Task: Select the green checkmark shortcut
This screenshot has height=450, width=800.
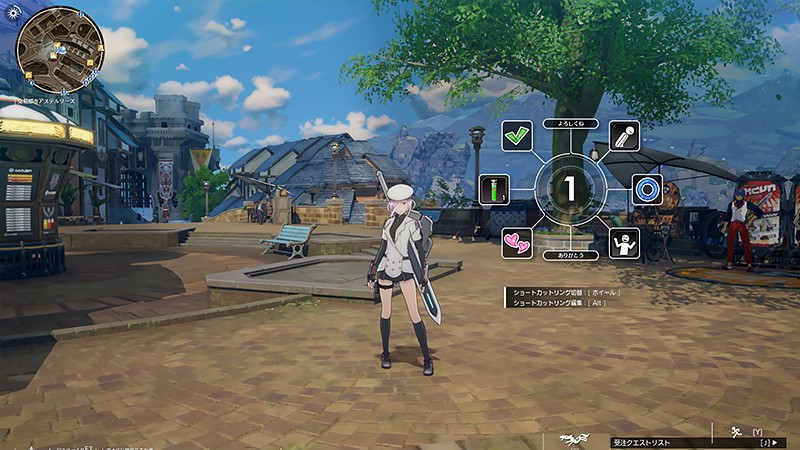Action: tap(516, 136)
